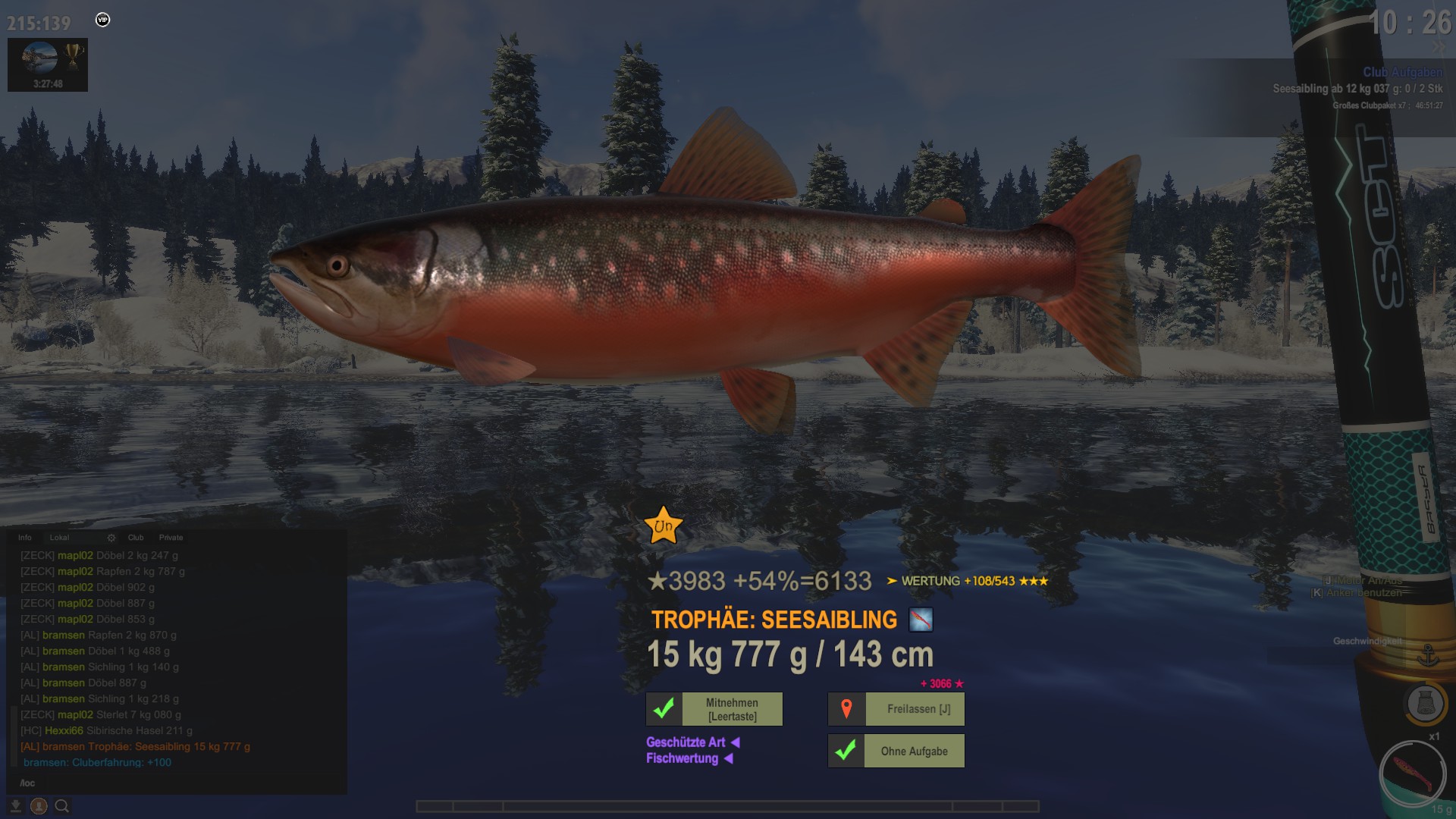The height and width of the screenshot is (819, 1456).
Task: Open the Geschützte Art info link
Action: point(686,742)
